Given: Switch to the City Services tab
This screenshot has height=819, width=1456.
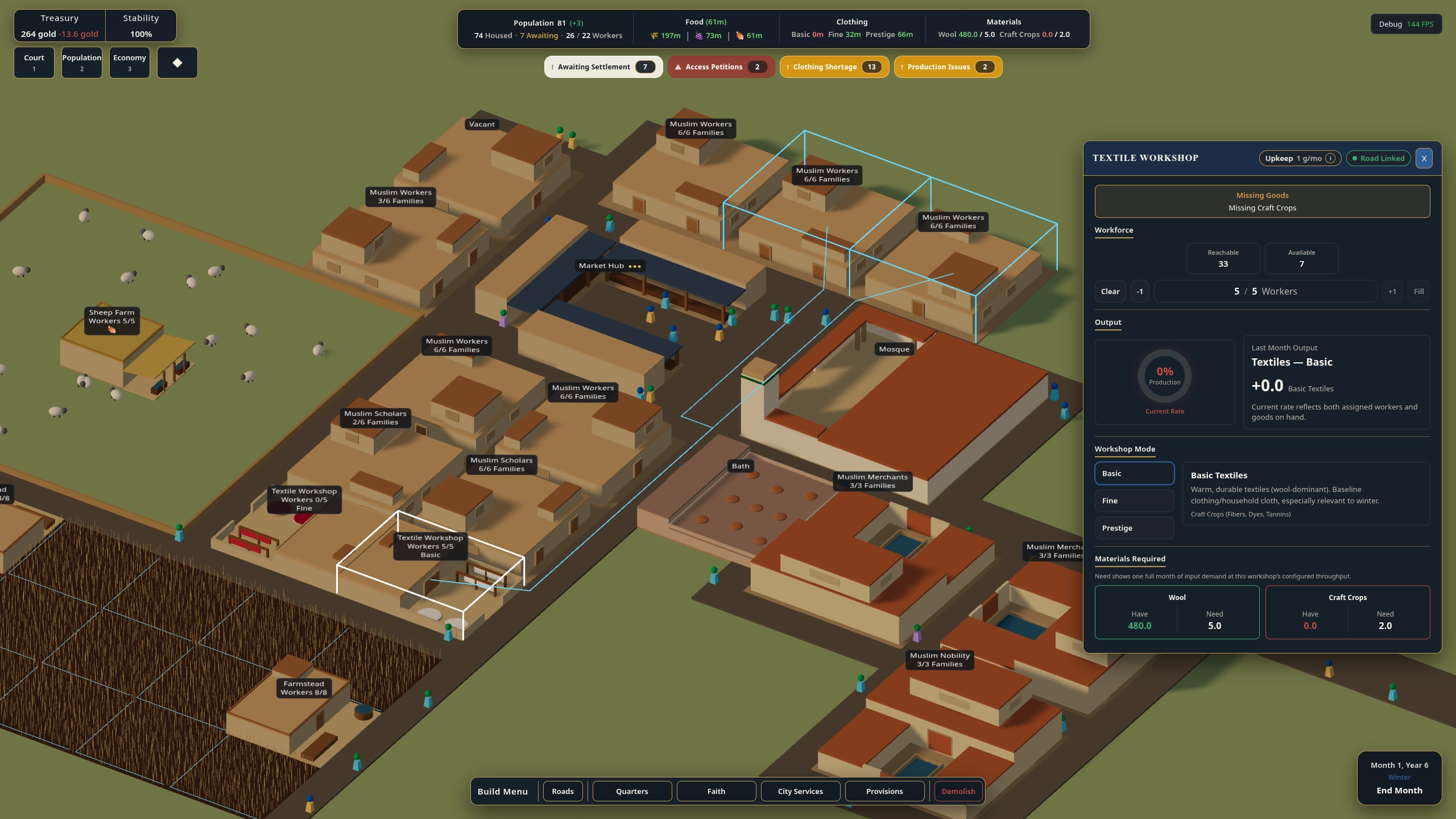Looking at the screenshot, I should [x=800, y=791].
